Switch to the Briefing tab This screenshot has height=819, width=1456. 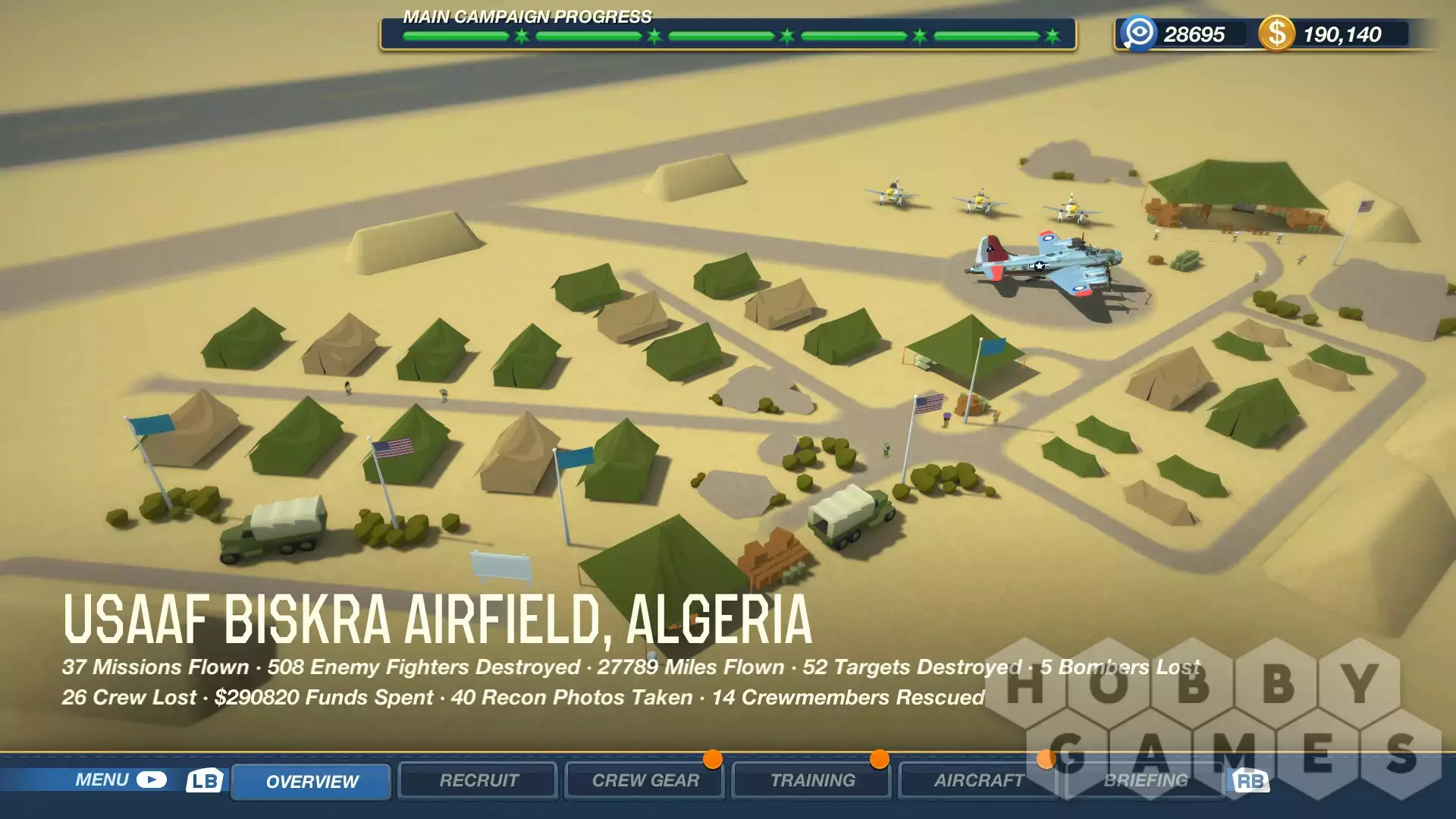tap(1145, 780)
